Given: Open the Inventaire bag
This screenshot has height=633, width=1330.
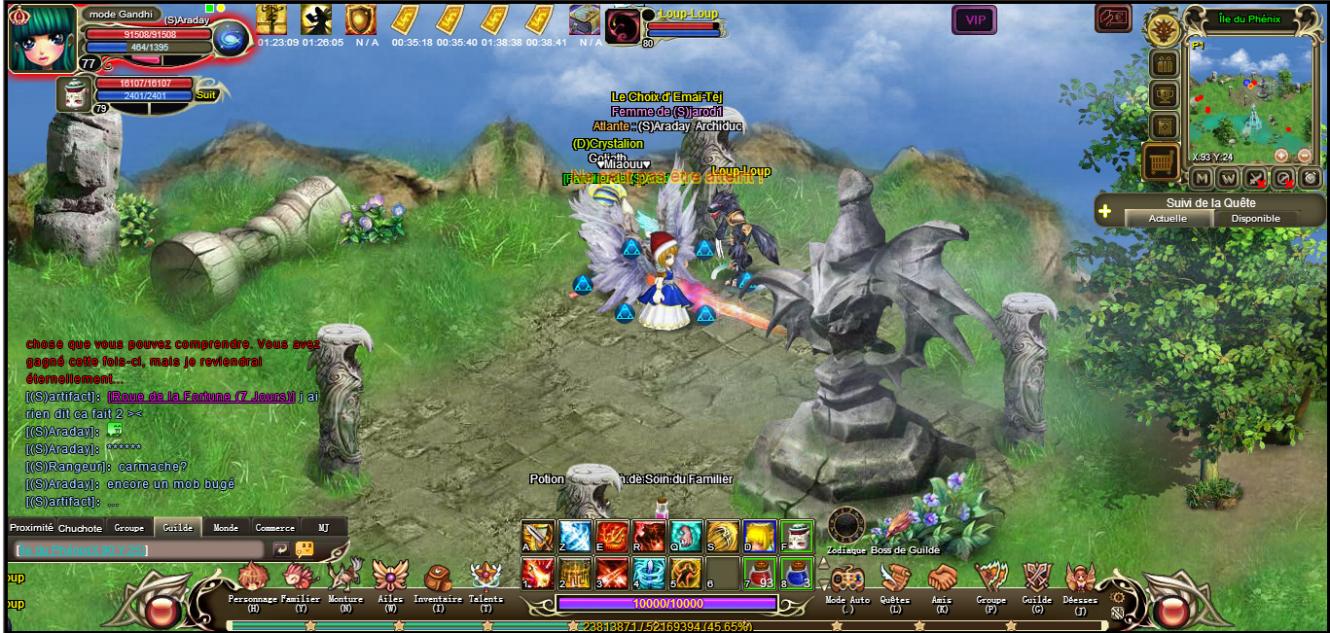Looking at the screenshot, I should [437, 579].
